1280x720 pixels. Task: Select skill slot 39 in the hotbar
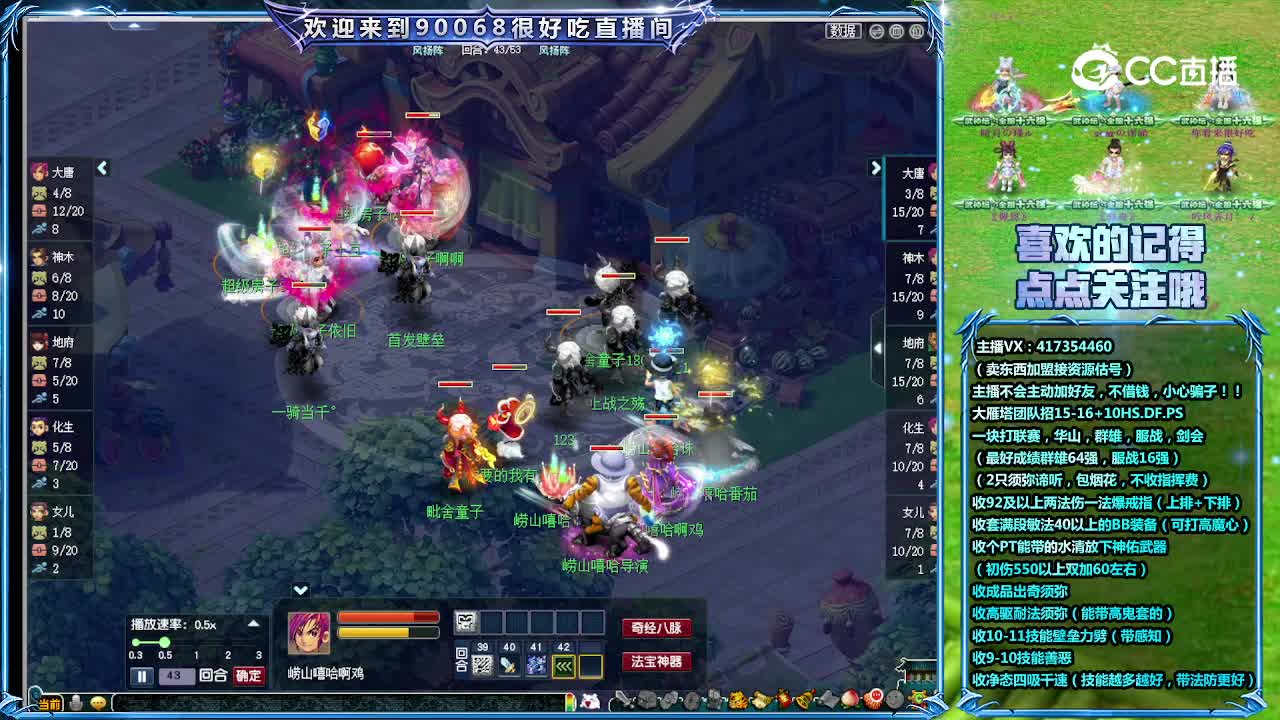[482, 664]
